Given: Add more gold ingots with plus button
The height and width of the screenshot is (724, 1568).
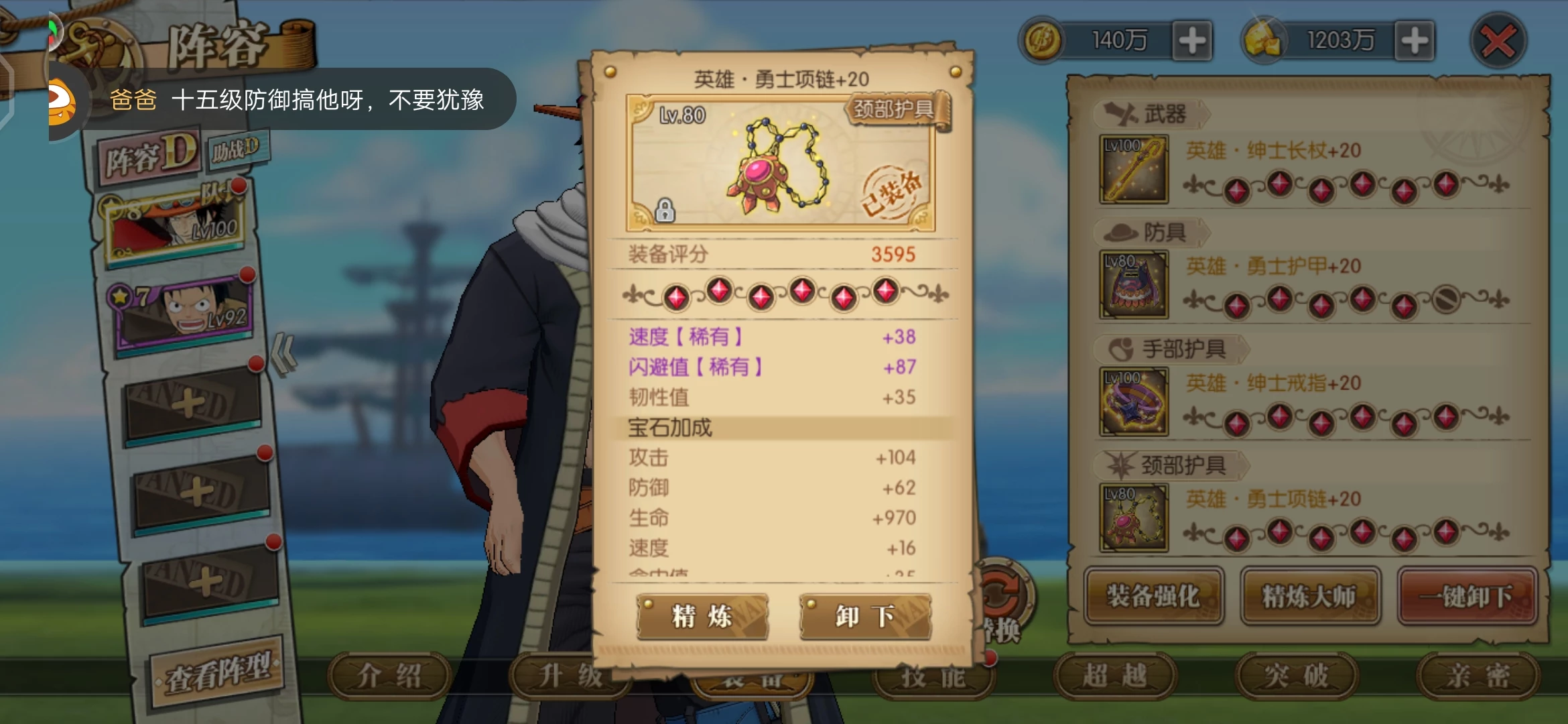Looking at the screenshot, I should (x=1415, y=41).
